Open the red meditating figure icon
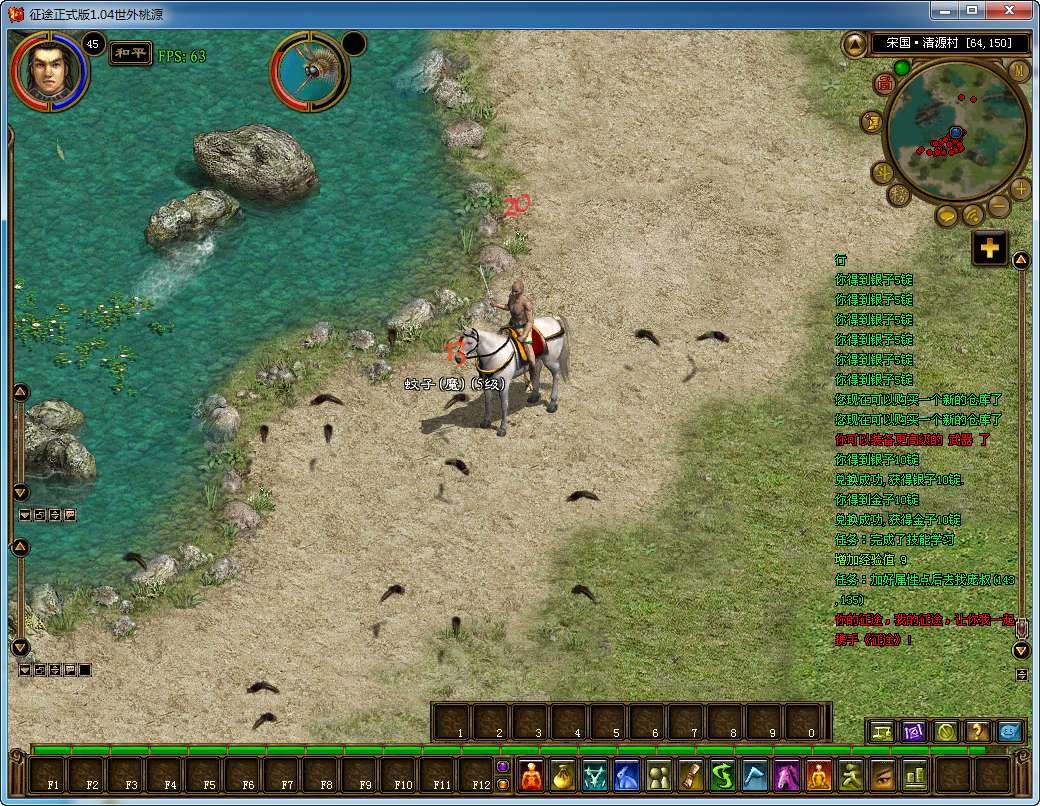This screenshot has width=1040, height=806. pos(531,776)
